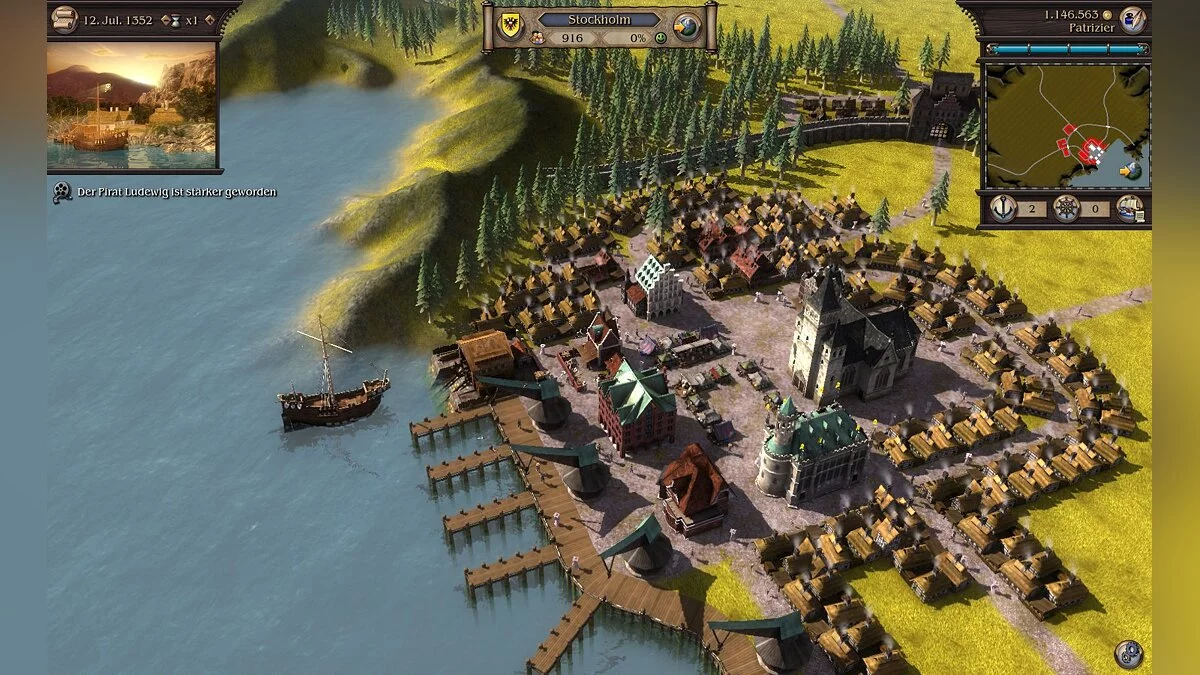This screenshot has width=1200, height=675.
Task: Open the ship and document trade routes button
Action: point(1131,209)
